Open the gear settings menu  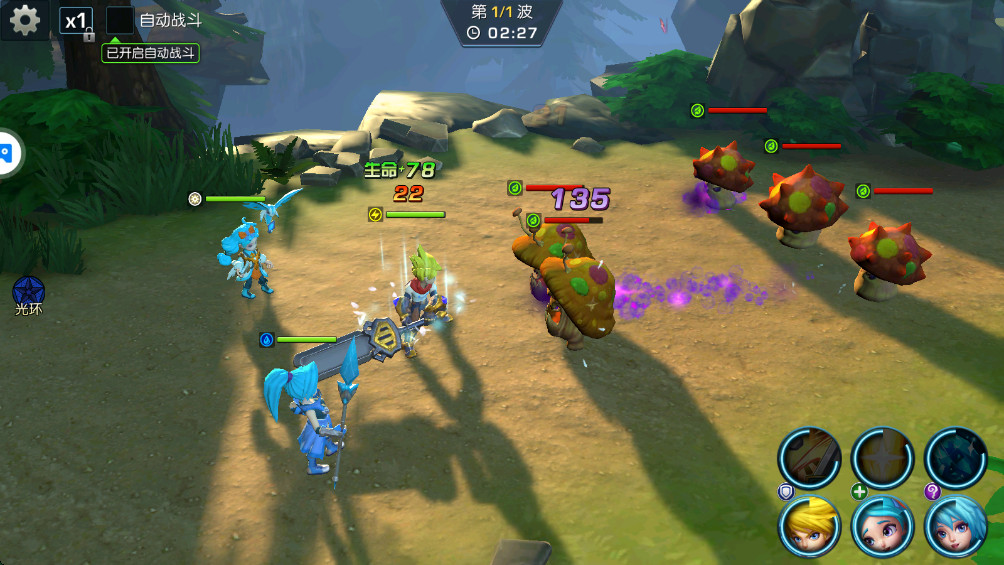point(24,20)
